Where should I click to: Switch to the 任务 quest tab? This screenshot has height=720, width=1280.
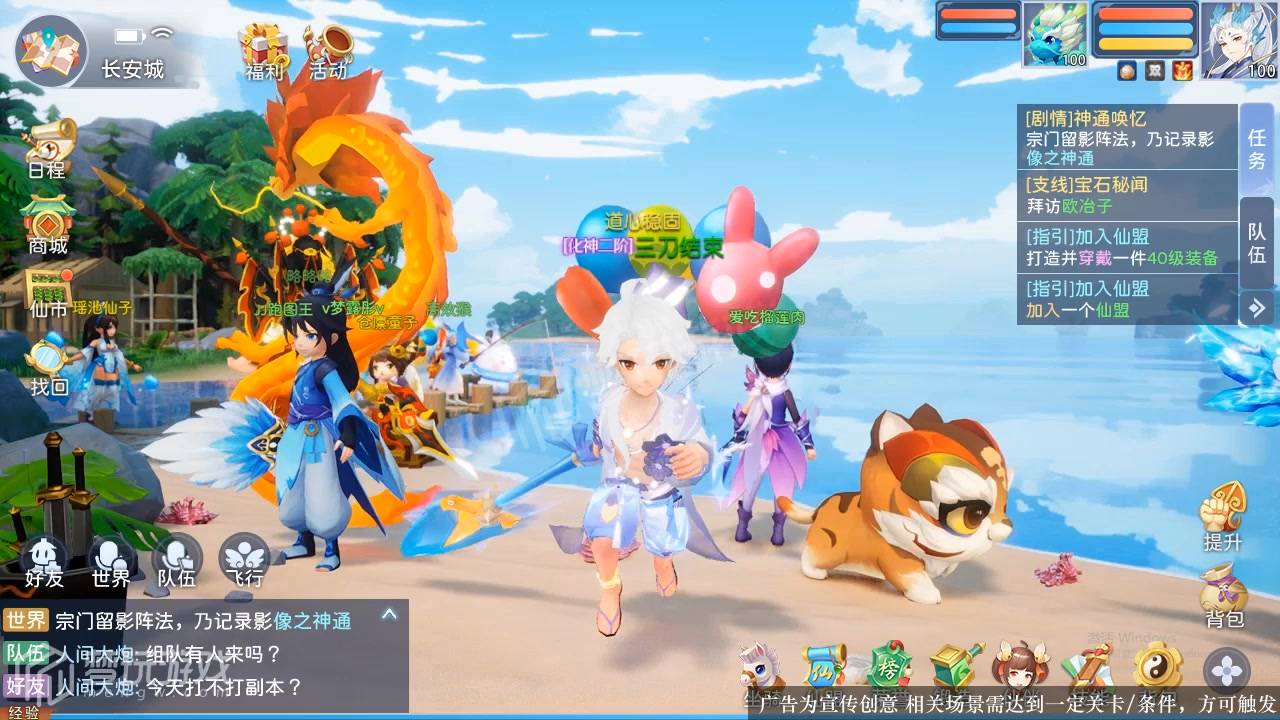click(1257, 148)
